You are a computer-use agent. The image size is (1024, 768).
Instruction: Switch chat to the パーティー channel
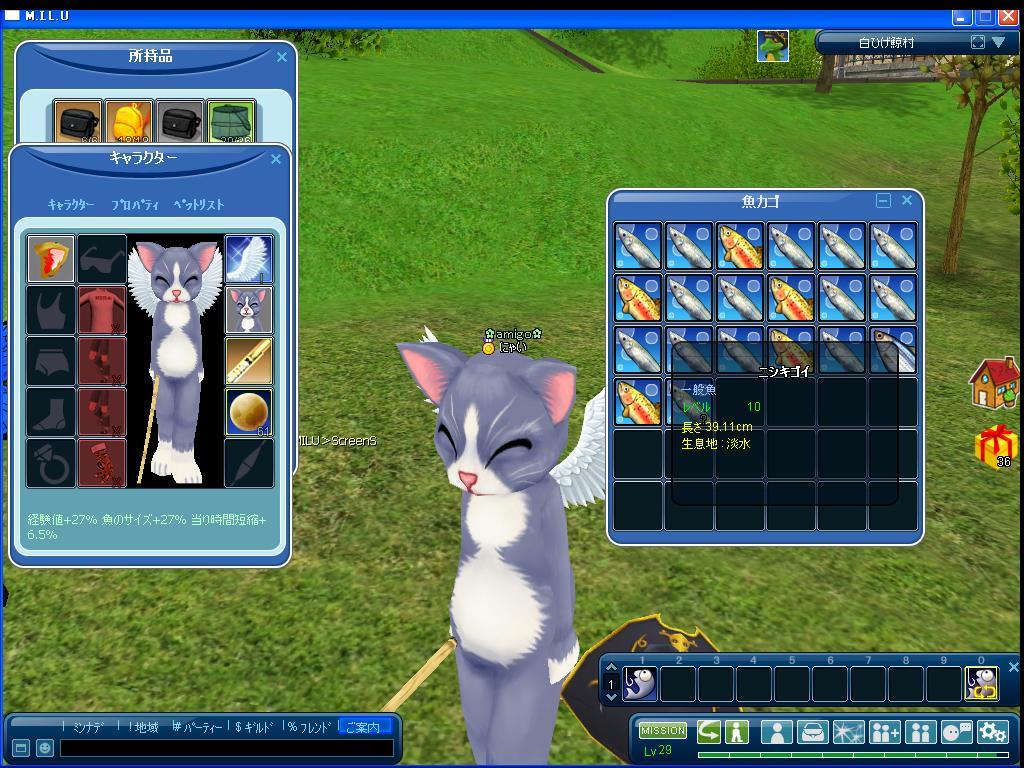click(198, 727)
